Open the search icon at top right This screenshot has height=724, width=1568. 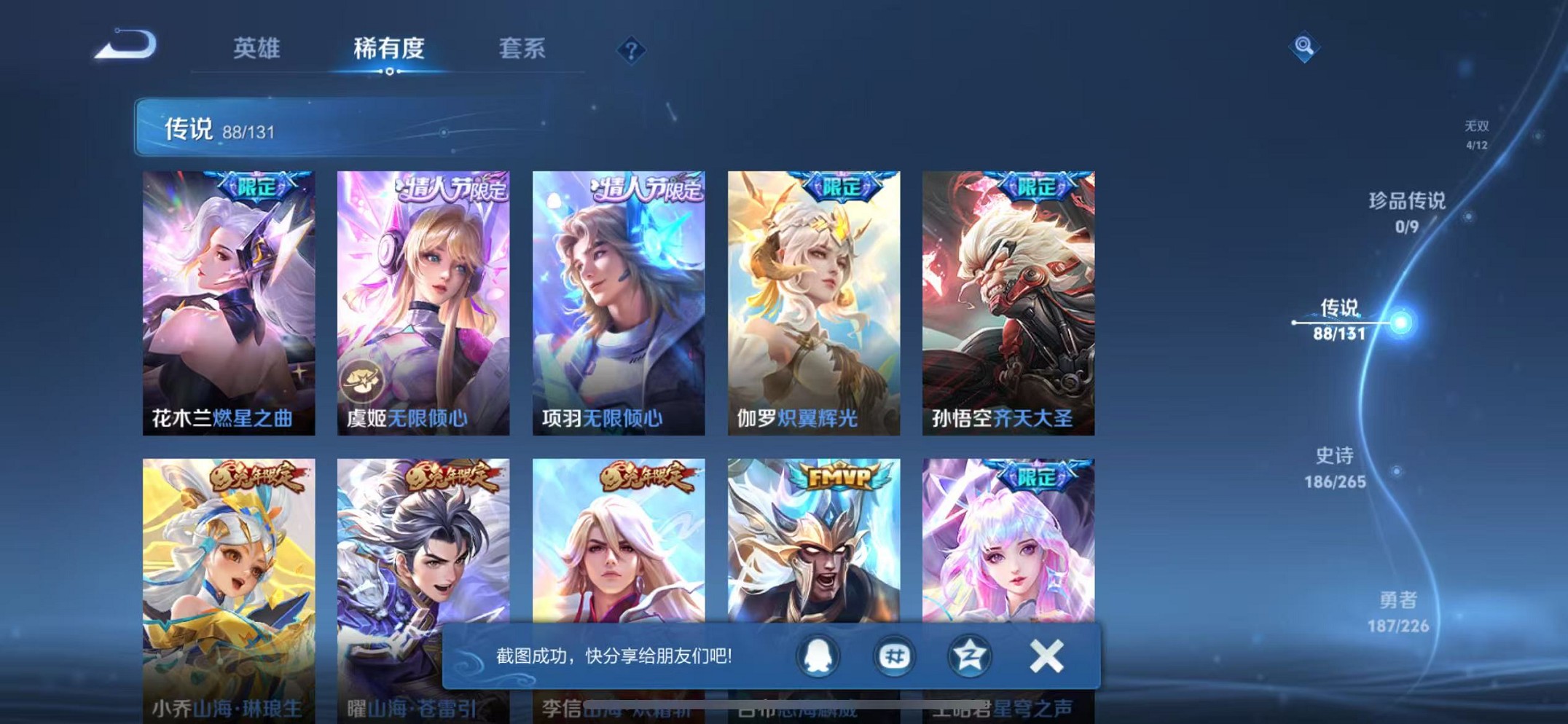pyautogui.click(x=1304, y=48)
